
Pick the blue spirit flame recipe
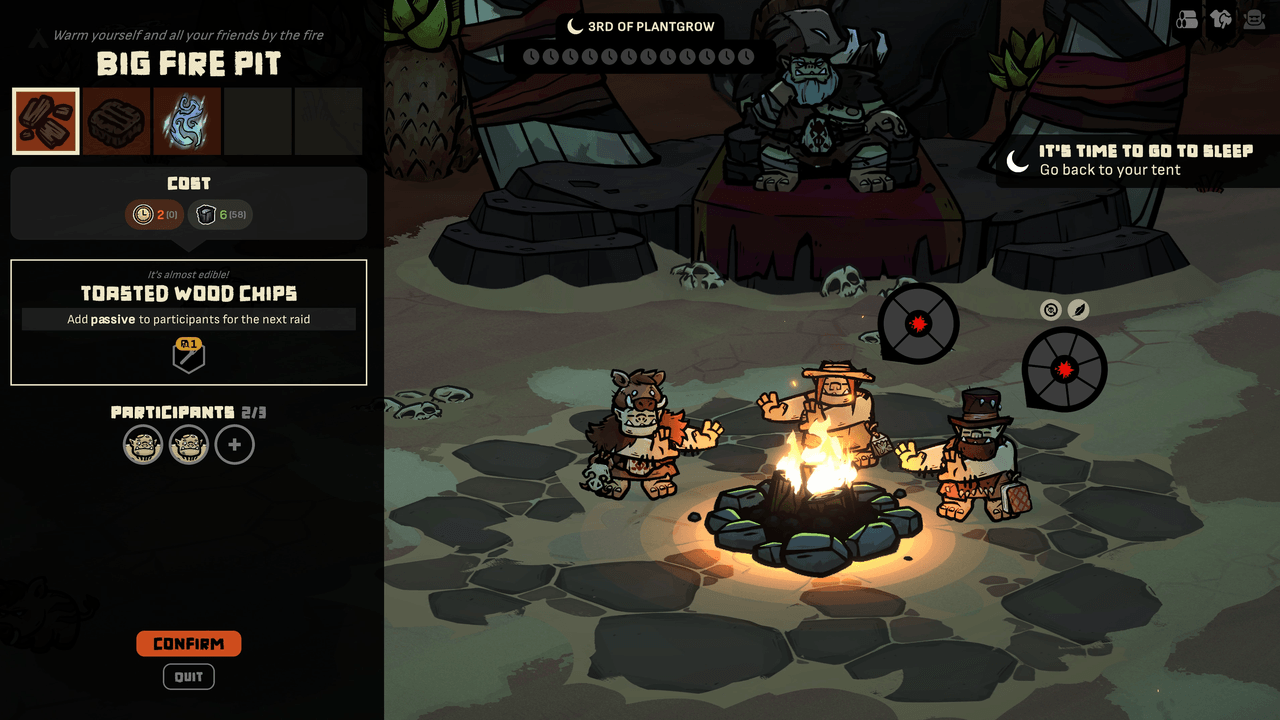[187, 121]
